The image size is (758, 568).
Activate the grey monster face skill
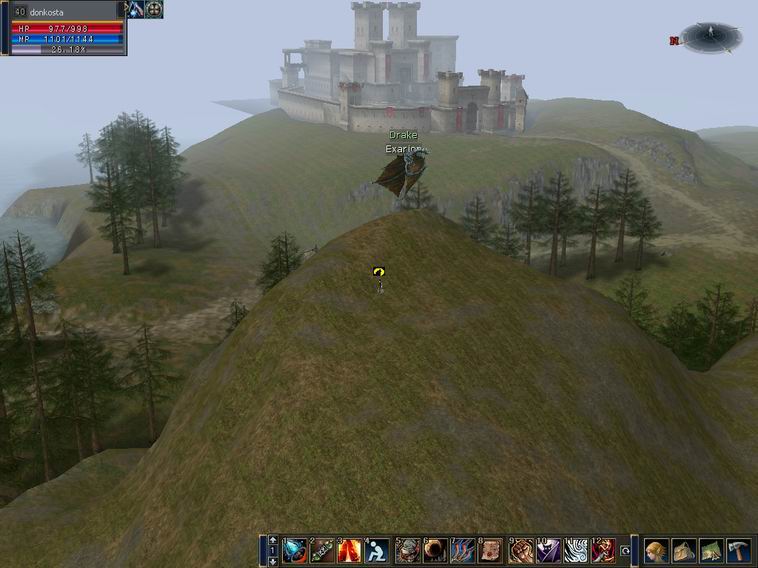click(x=408, y=551)
